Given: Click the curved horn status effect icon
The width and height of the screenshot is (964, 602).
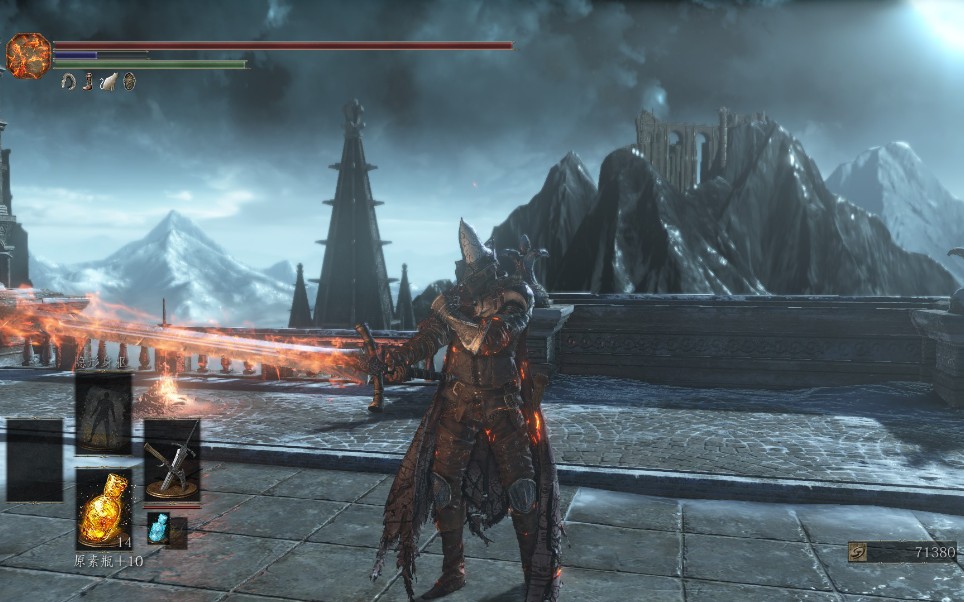Looking at the screenshot, I should point(69,82).
